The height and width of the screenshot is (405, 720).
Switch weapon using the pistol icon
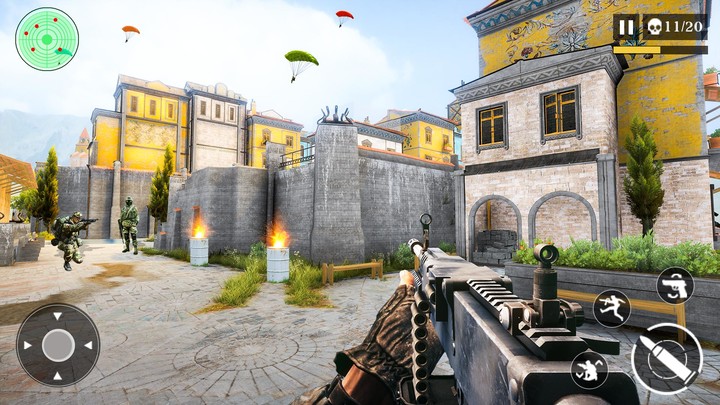[675, 285]
